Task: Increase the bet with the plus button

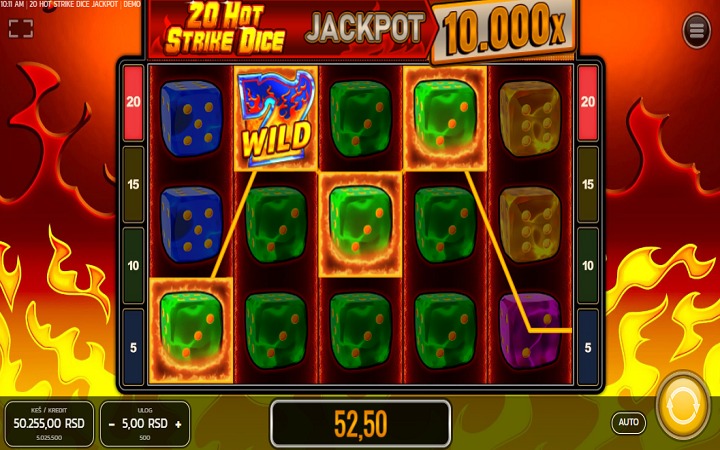Action: click(x=178, y=424)
